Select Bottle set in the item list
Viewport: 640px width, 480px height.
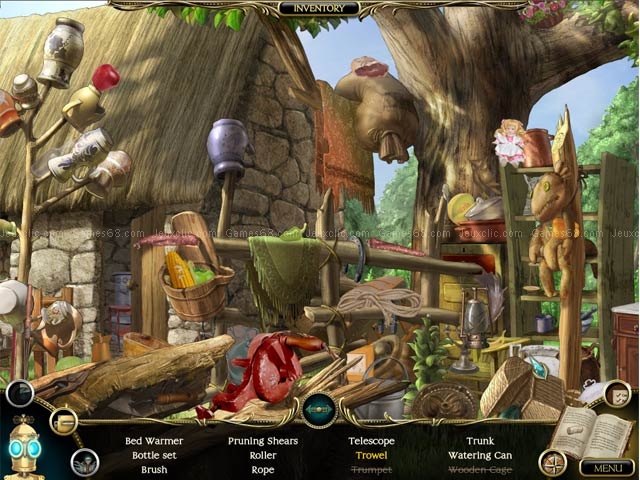click(x=154, y=455)
